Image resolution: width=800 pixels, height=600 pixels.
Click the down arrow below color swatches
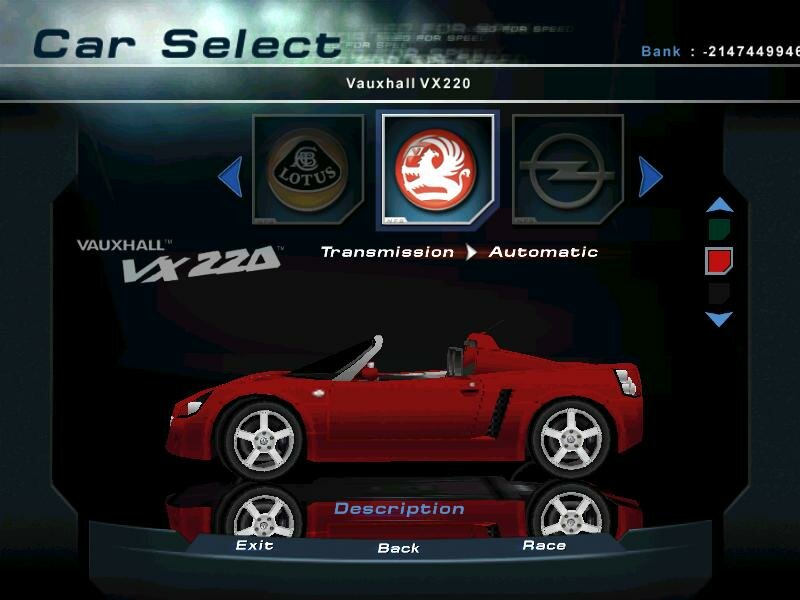tap(719, 319)
